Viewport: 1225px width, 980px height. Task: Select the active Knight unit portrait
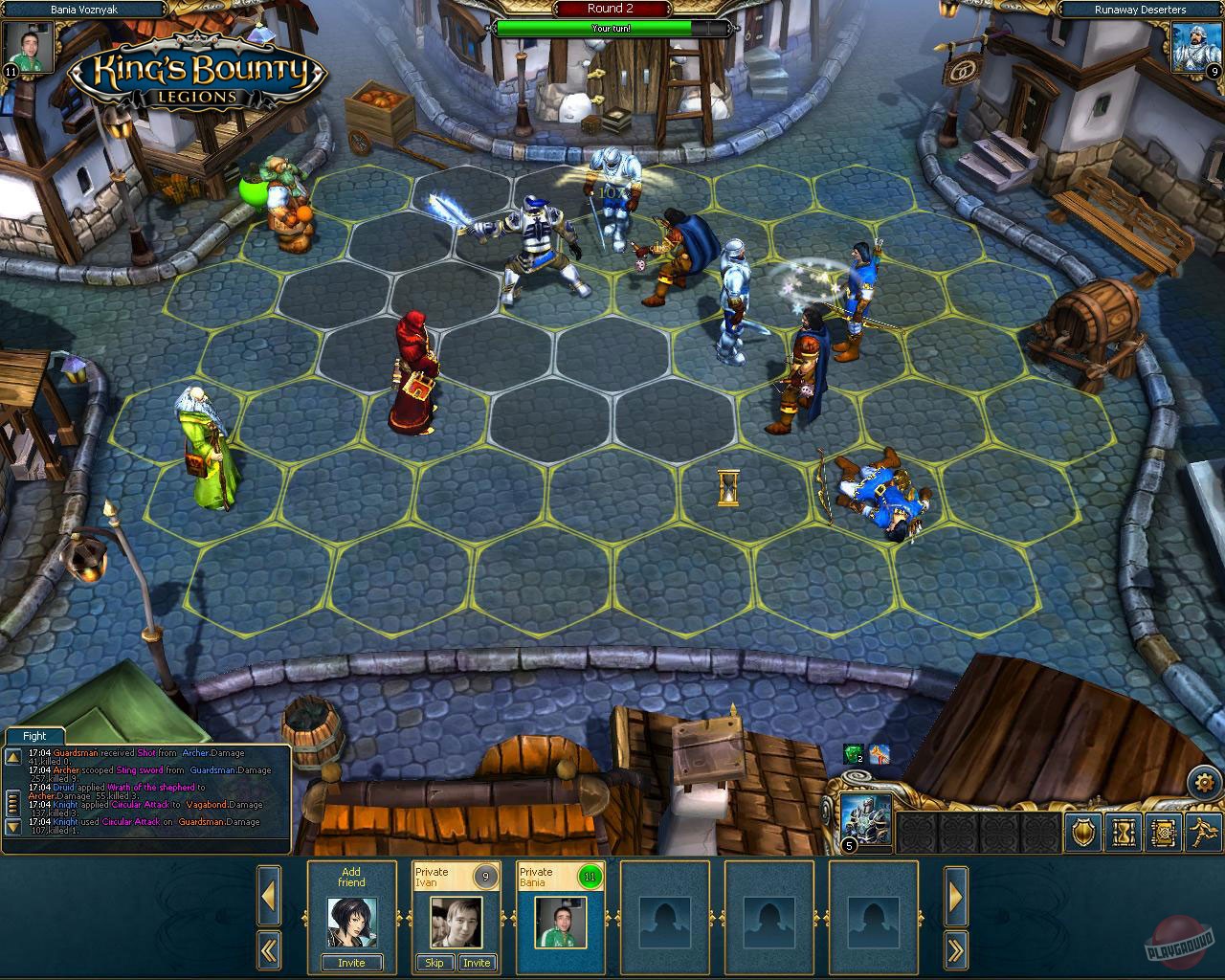tap(864, 818)
